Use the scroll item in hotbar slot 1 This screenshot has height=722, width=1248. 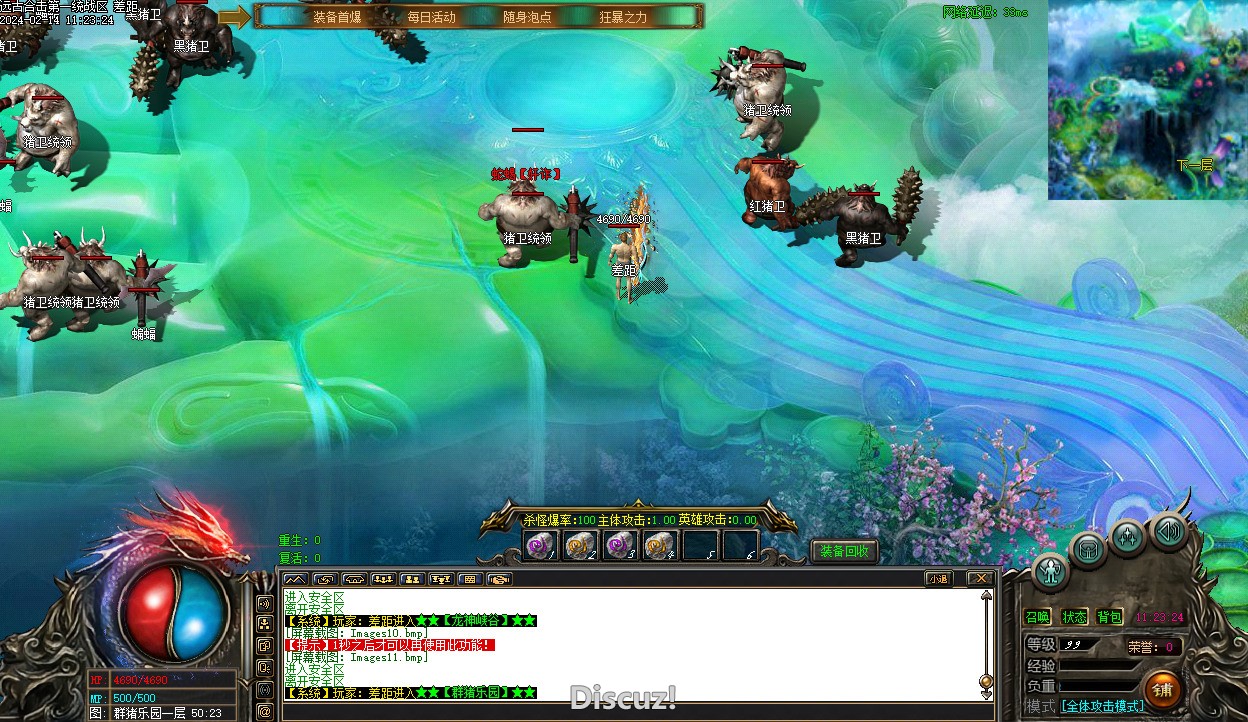[x=541, y=545]
